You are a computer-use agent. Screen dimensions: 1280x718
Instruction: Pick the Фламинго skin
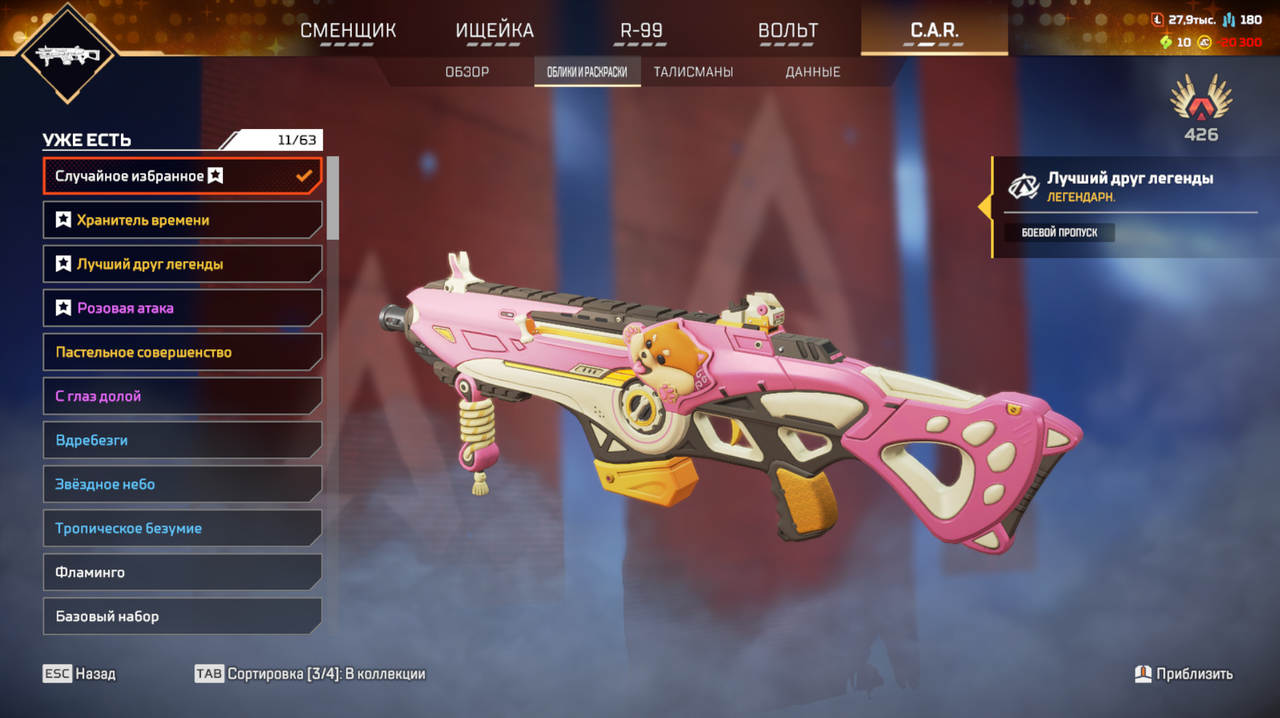click(x=182, y=572)
